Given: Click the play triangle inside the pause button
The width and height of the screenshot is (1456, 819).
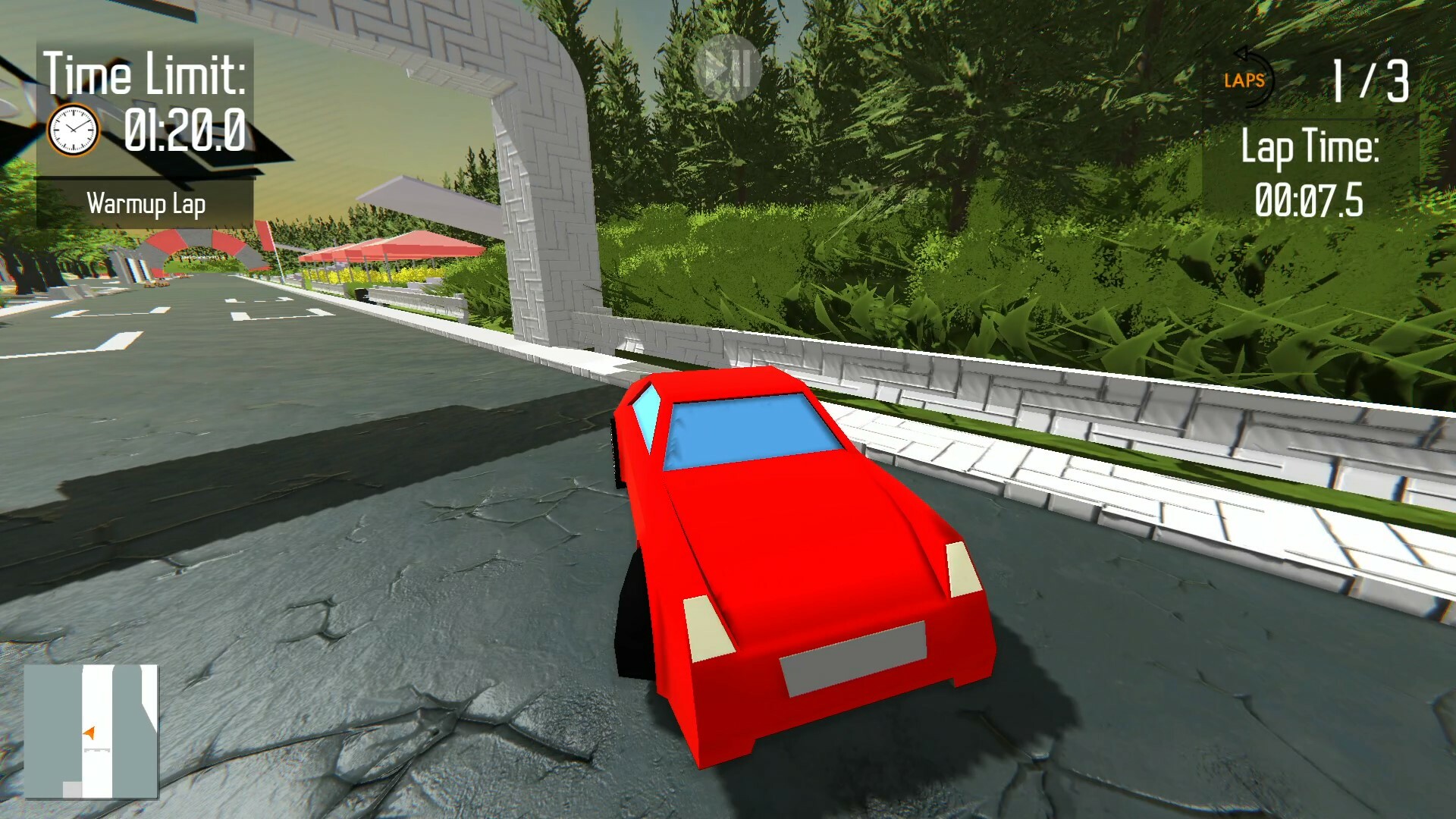Looking at the screenshot, I should coord(716,68).
